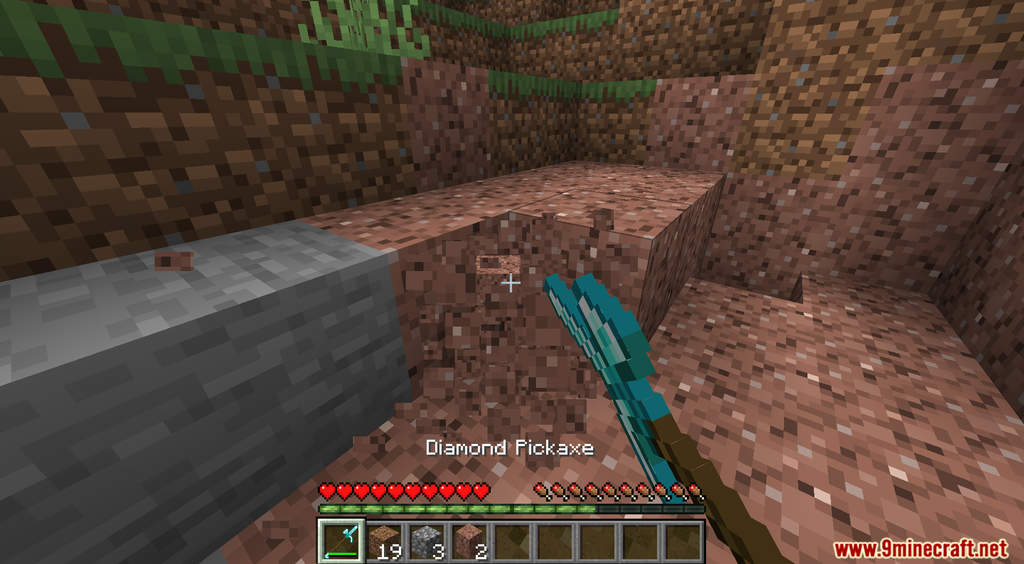Open the 9minecraft.net watermark link
This screenshot has height=564, width=1024.
(920, 549)
